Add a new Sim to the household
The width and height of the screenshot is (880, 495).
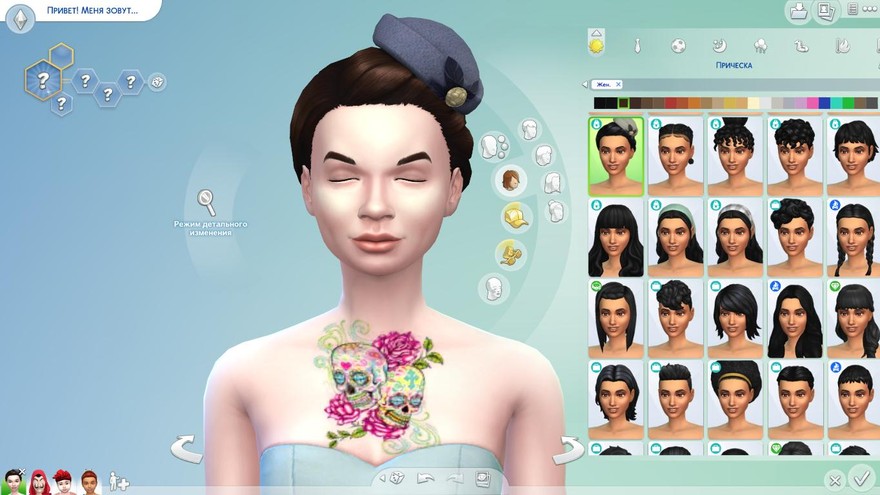coord(119,481)
